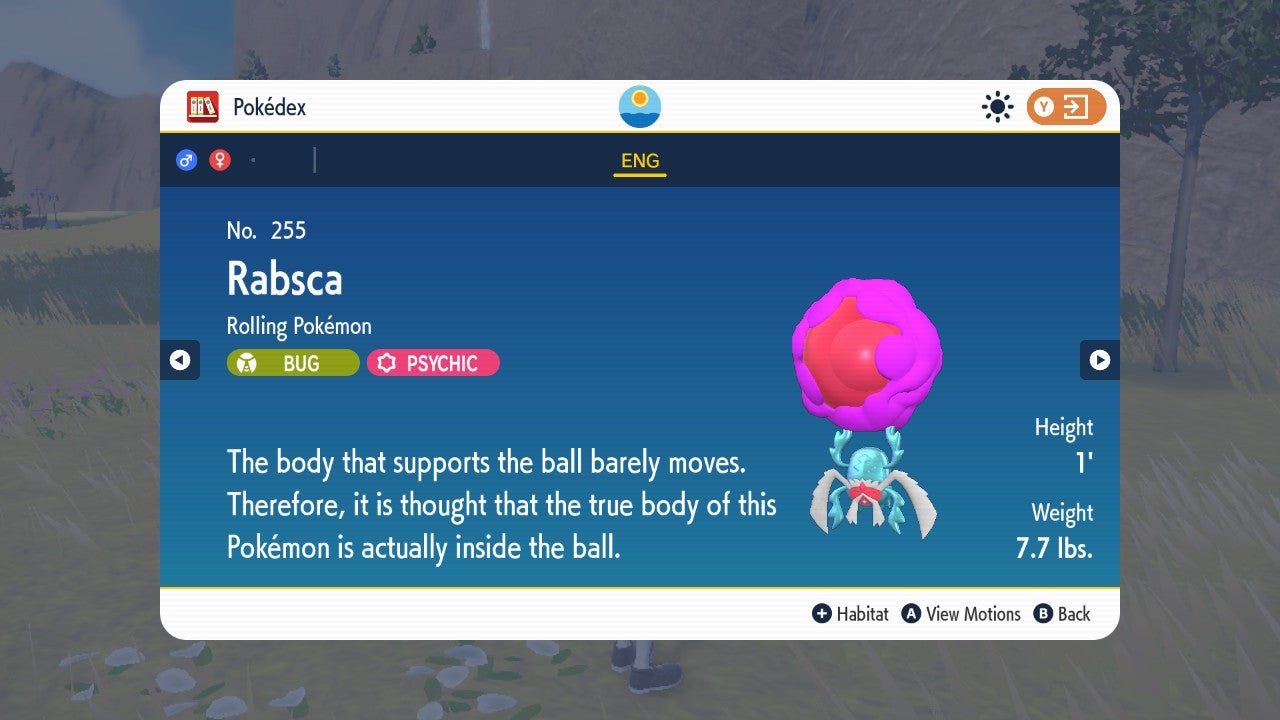Open next Pokédex entry with right chevron

(1100, 360)
